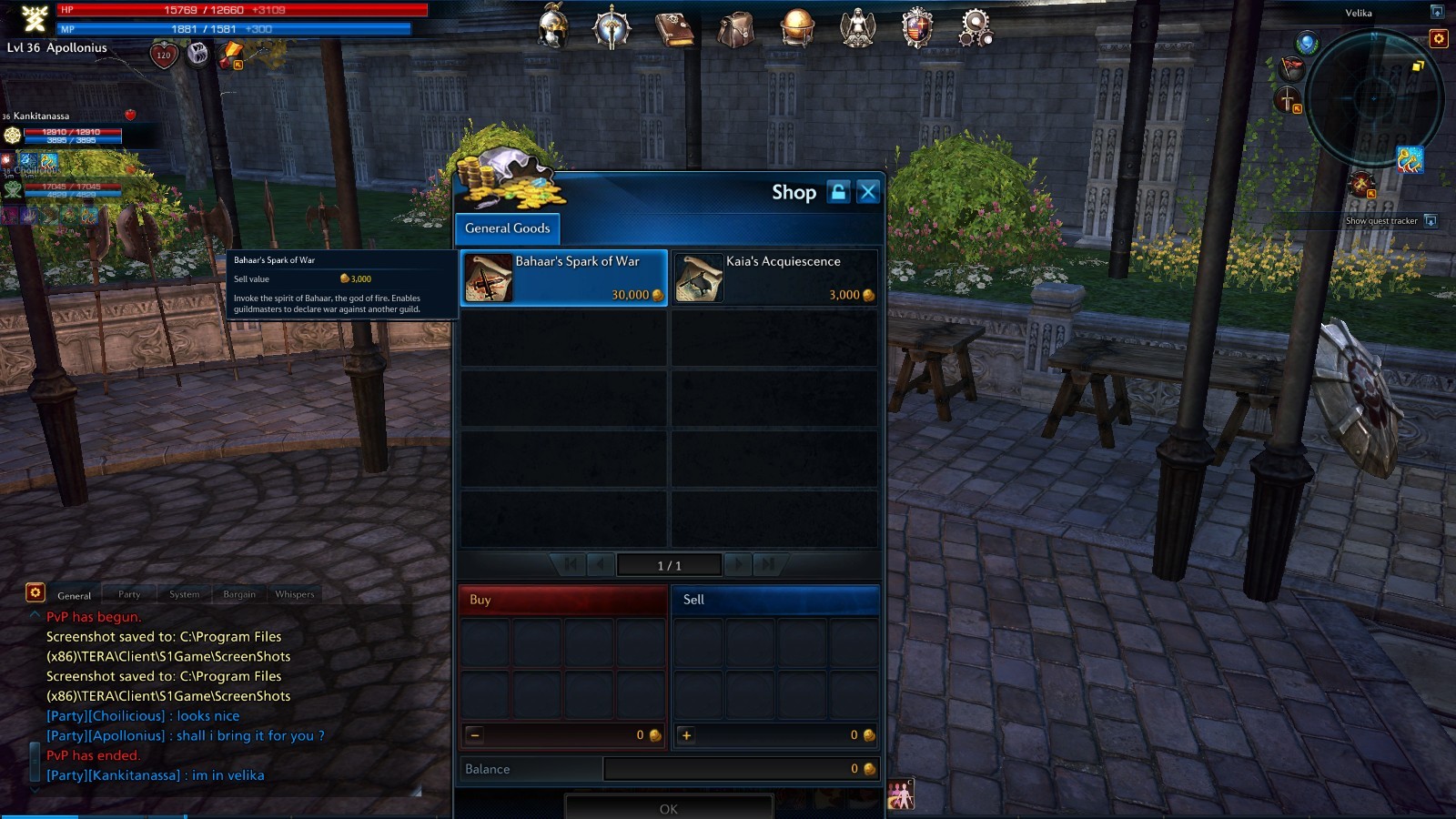1456x819 pixels.
Task: Toggle the Shop window lock button
Action: 838,192
